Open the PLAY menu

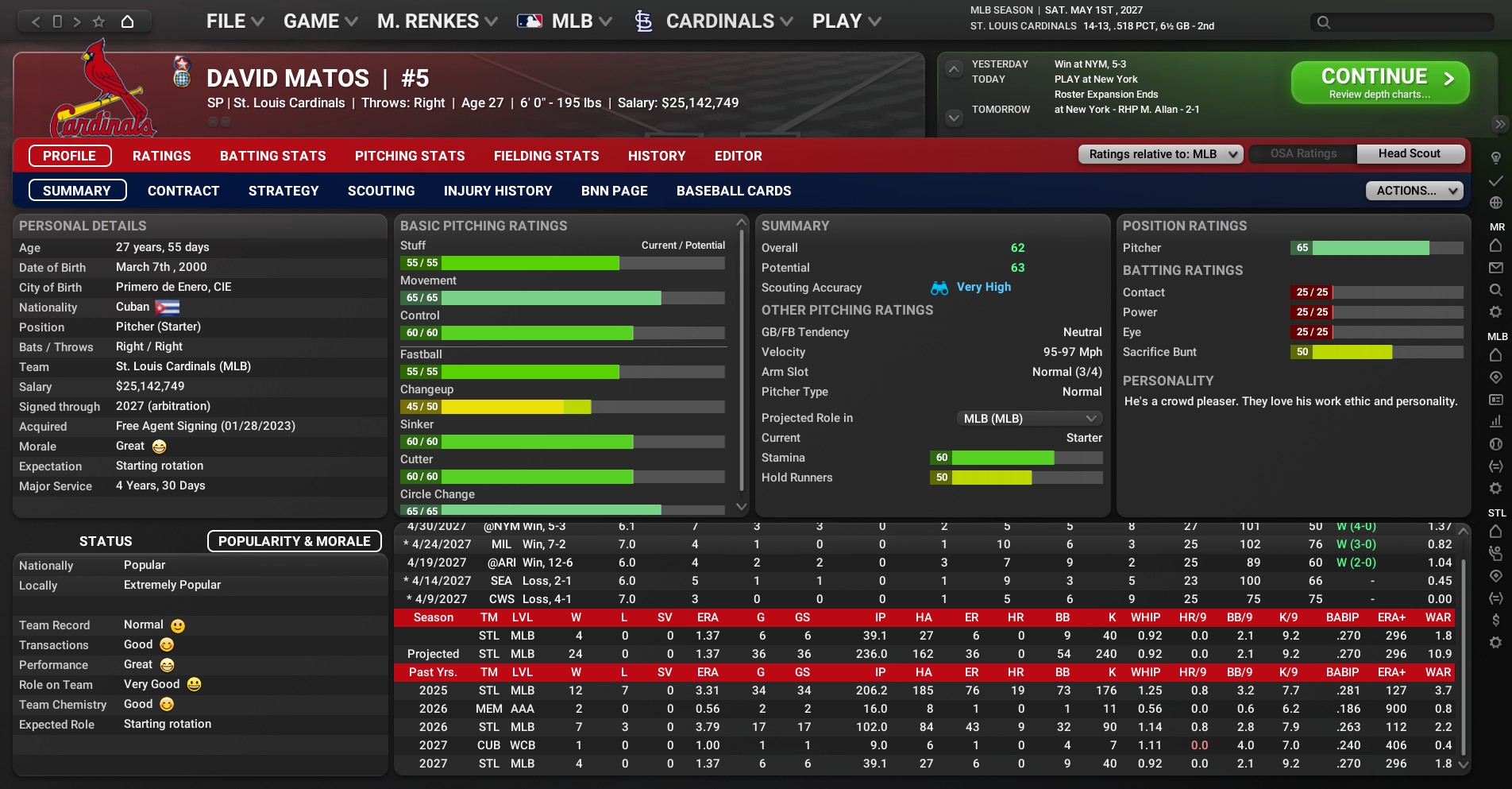[x=846, y=21]
